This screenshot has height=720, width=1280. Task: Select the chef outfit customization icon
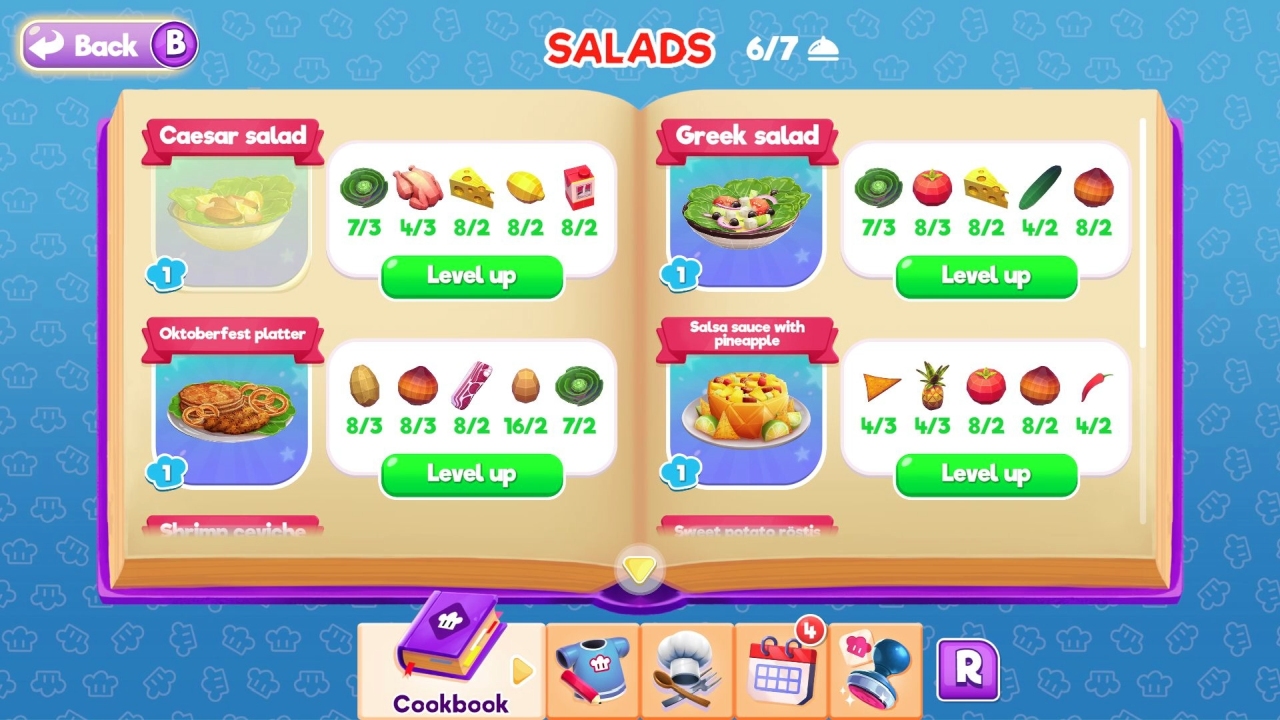coord(592,660)
